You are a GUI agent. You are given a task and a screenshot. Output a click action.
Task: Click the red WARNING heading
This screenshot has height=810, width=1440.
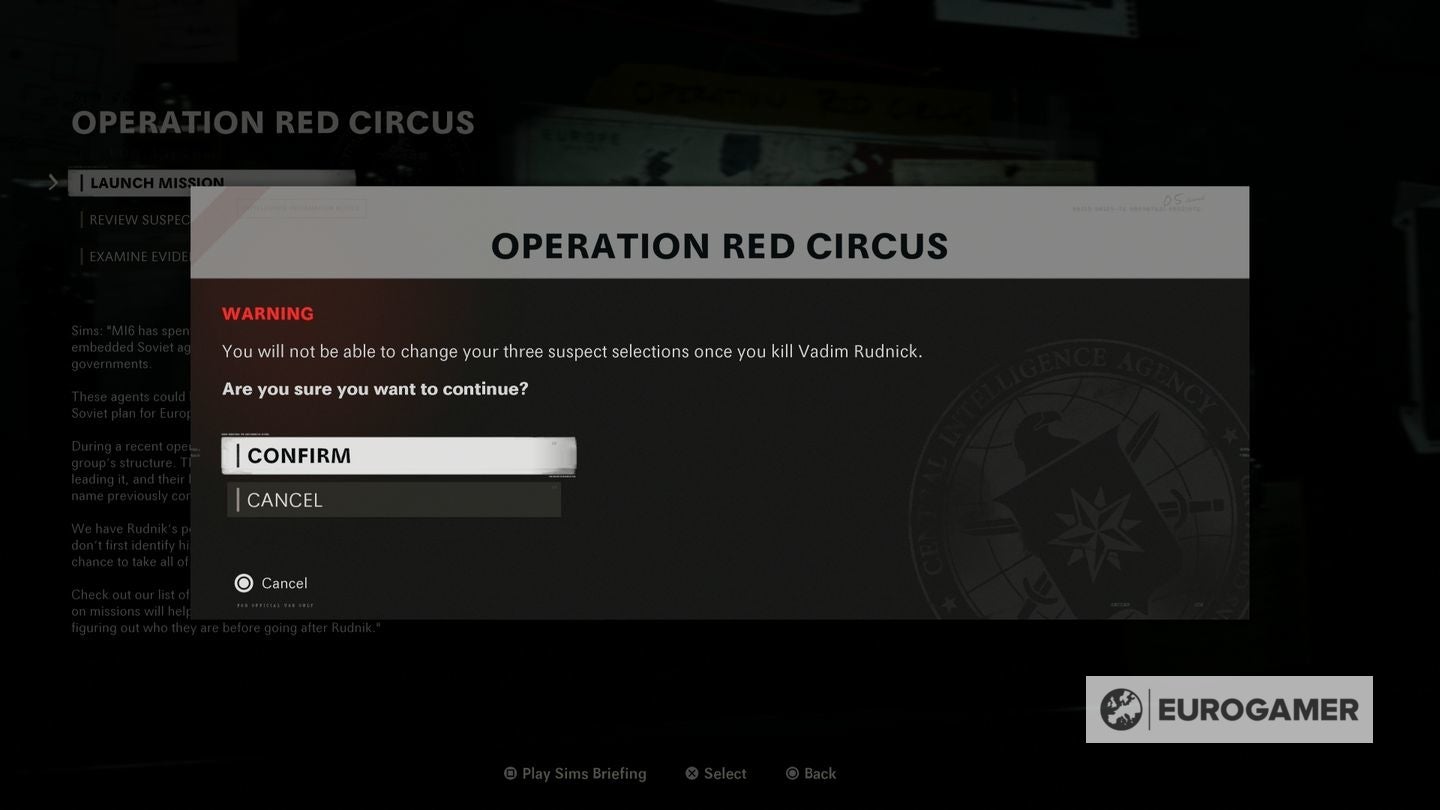tap(267, 313)
